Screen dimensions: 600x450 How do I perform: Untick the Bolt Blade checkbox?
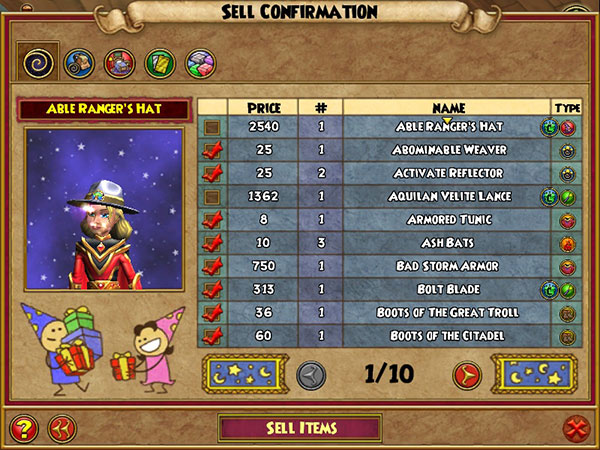tap(213, 289)
